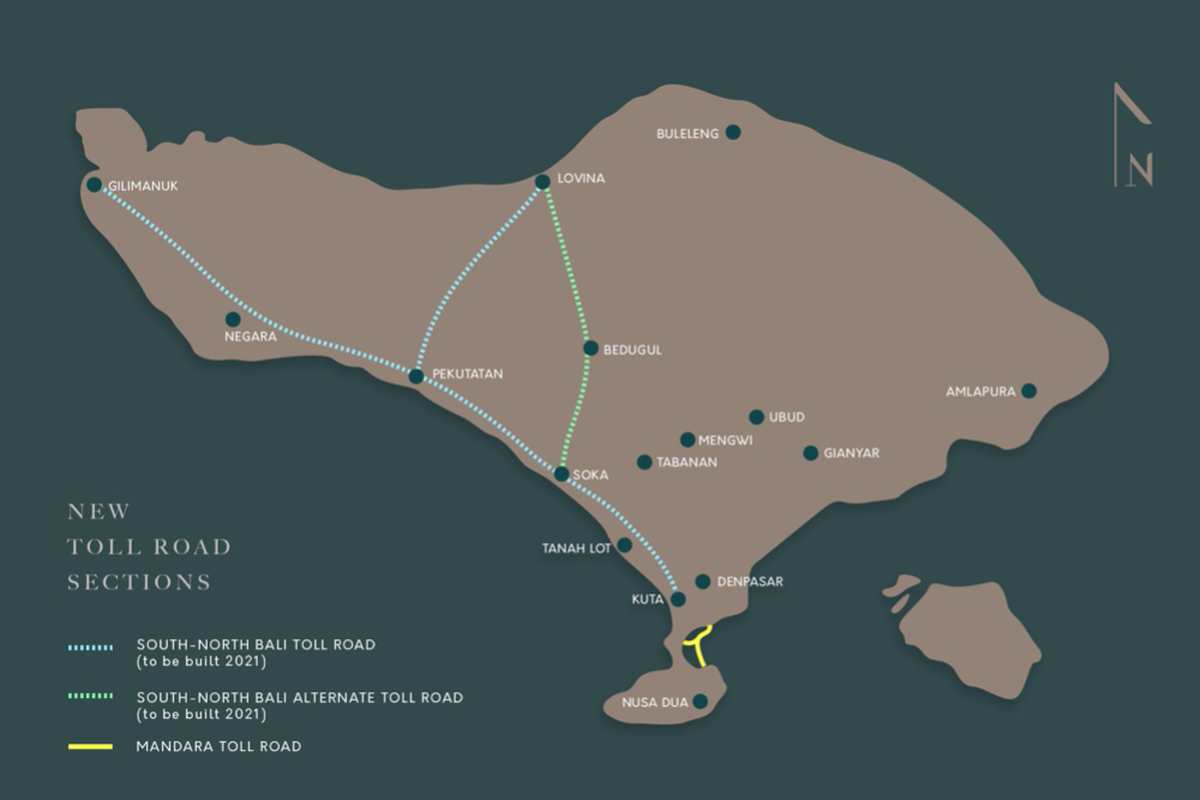
Task: Choose the Tabanan location dot
Action: (x=644, y=462)
